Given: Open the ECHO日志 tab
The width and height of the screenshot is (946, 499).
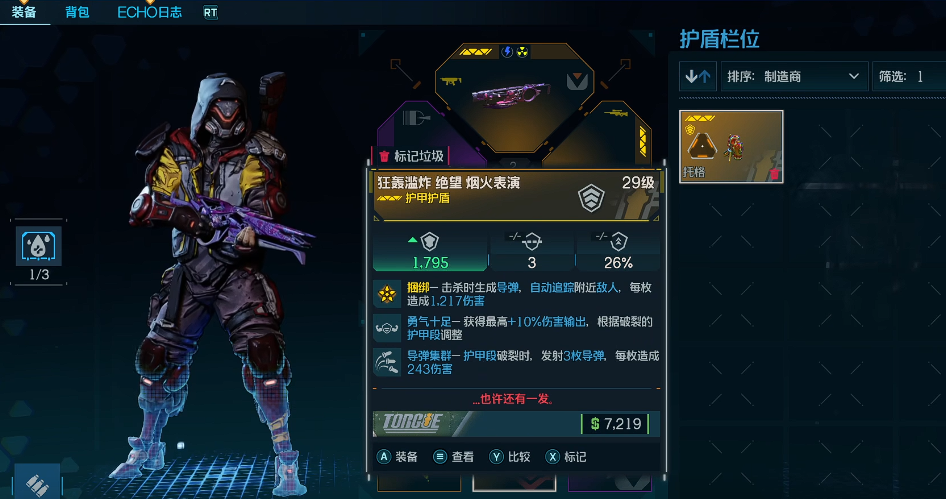Looking at the screenshot, I should click(x=149, y=12).
